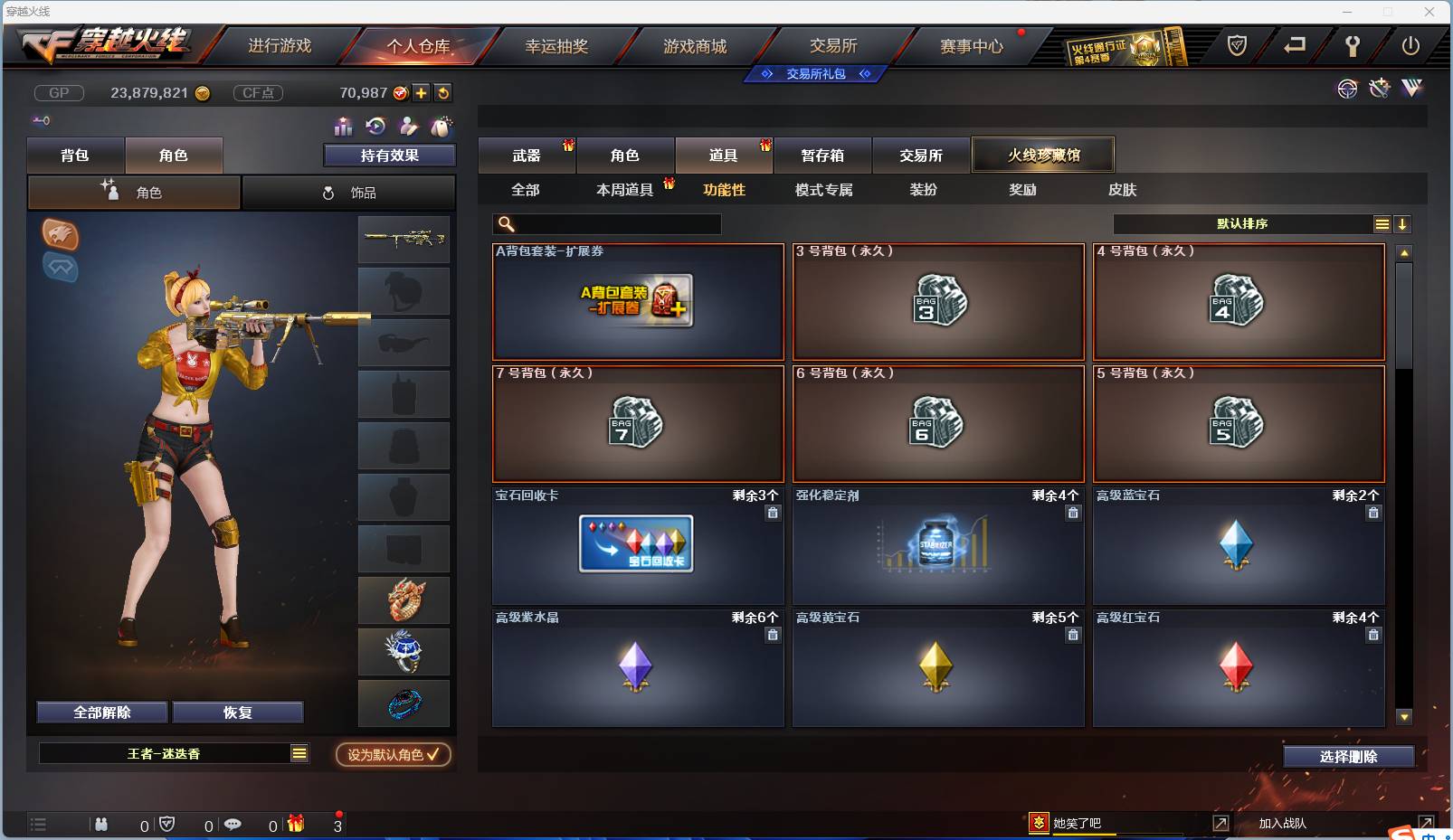The width and height of the screenshot is (1453, 840).
Task: Click the shield security icon in status bar
Action: [x=166, y=825]
